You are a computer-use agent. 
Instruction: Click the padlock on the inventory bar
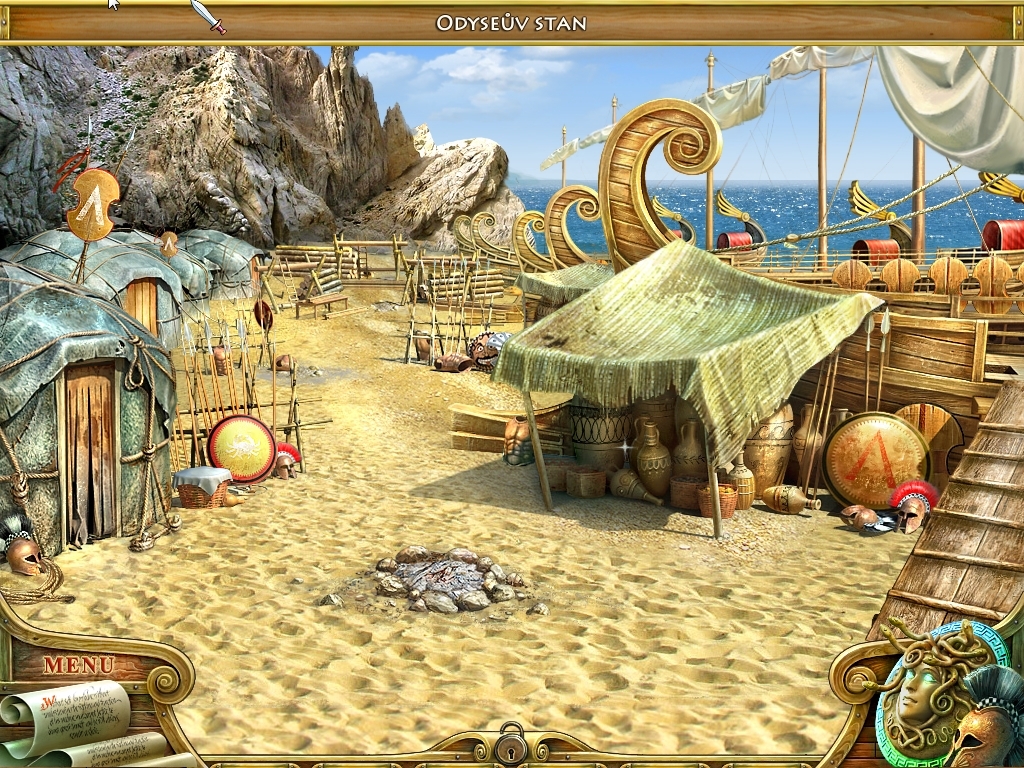(x=511, y=746)
